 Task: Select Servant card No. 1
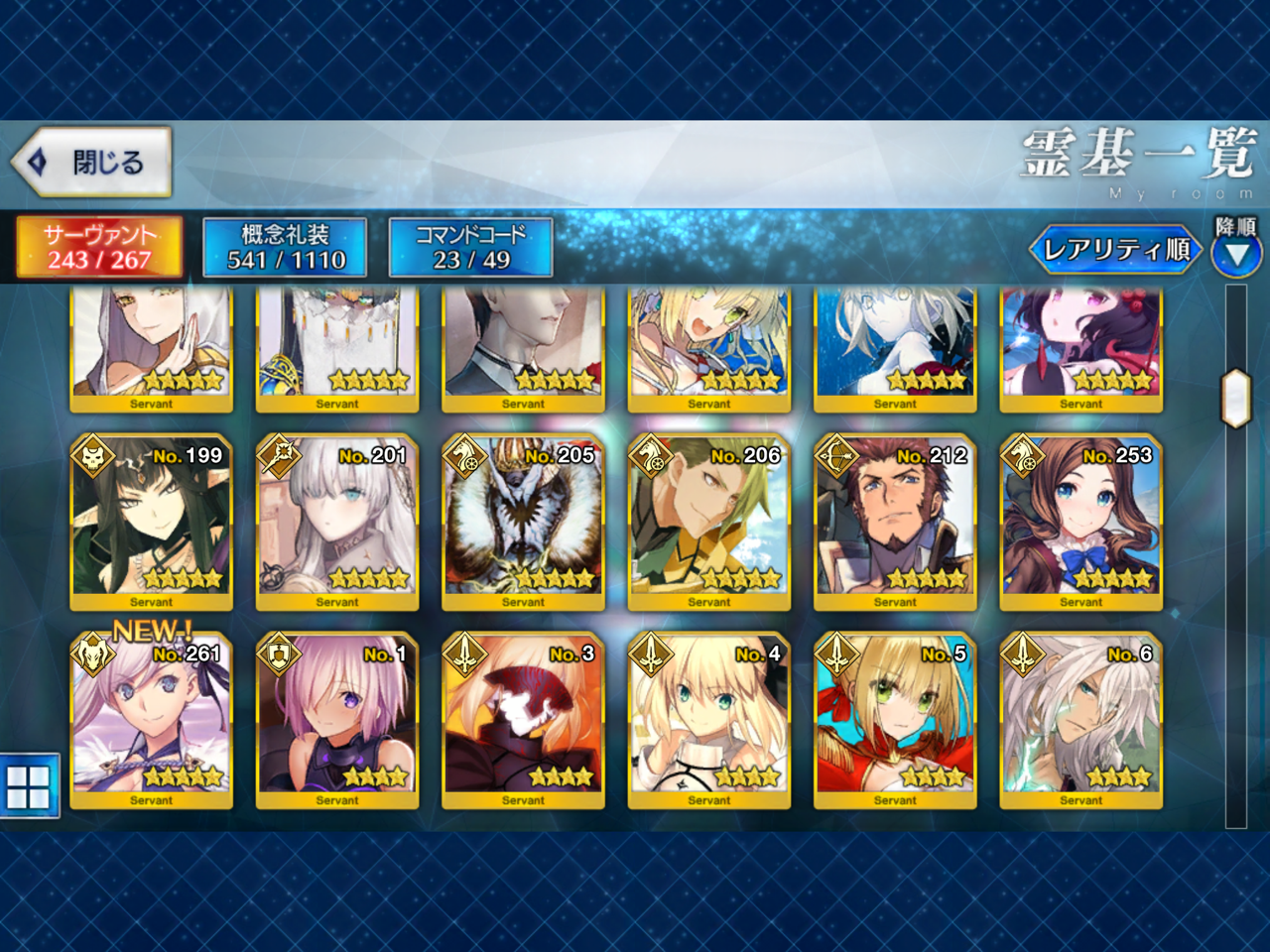(x=337, y=720)
